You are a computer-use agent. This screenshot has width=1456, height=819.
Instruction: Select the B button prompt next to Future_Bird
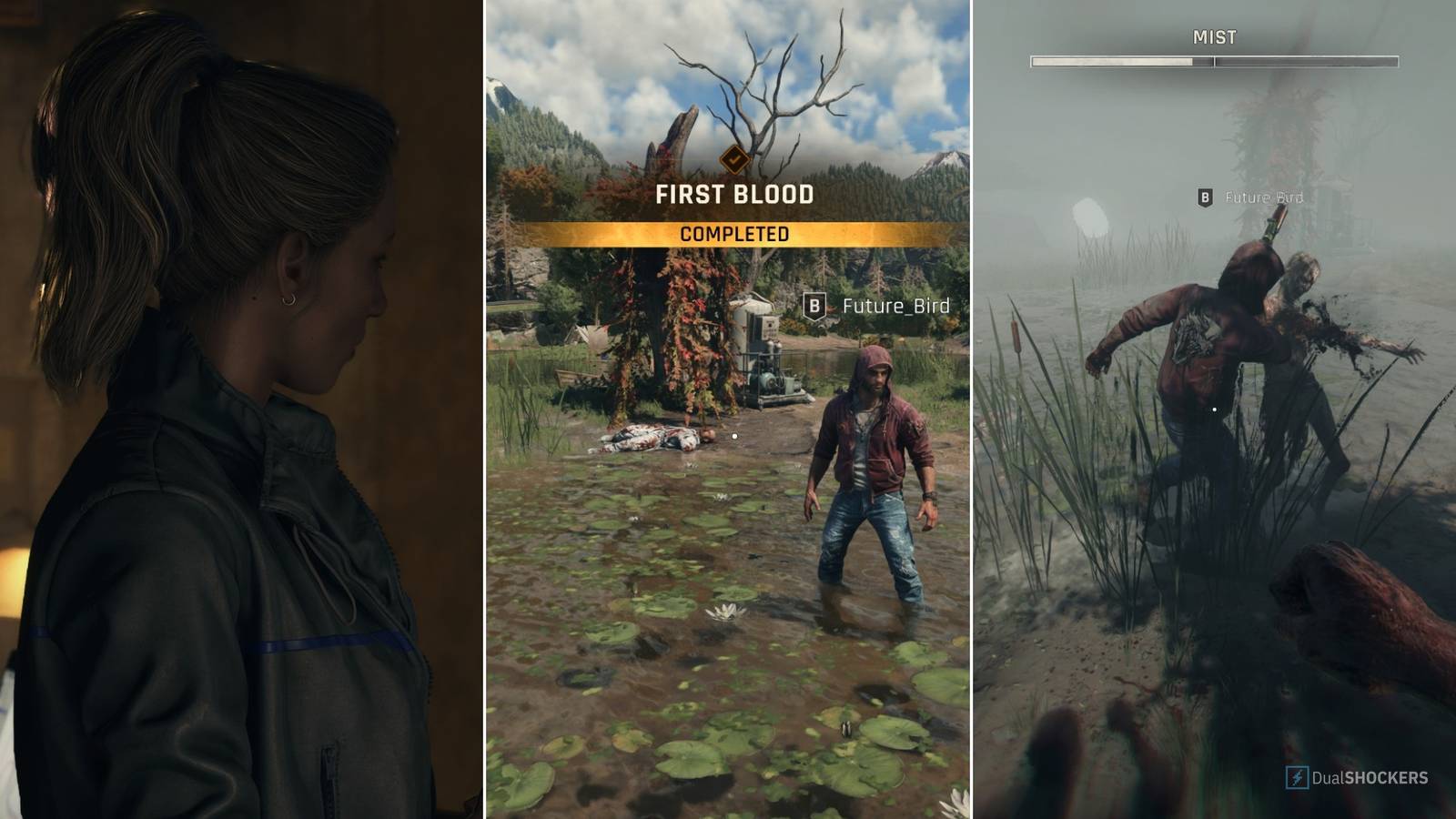click(813, 307)
